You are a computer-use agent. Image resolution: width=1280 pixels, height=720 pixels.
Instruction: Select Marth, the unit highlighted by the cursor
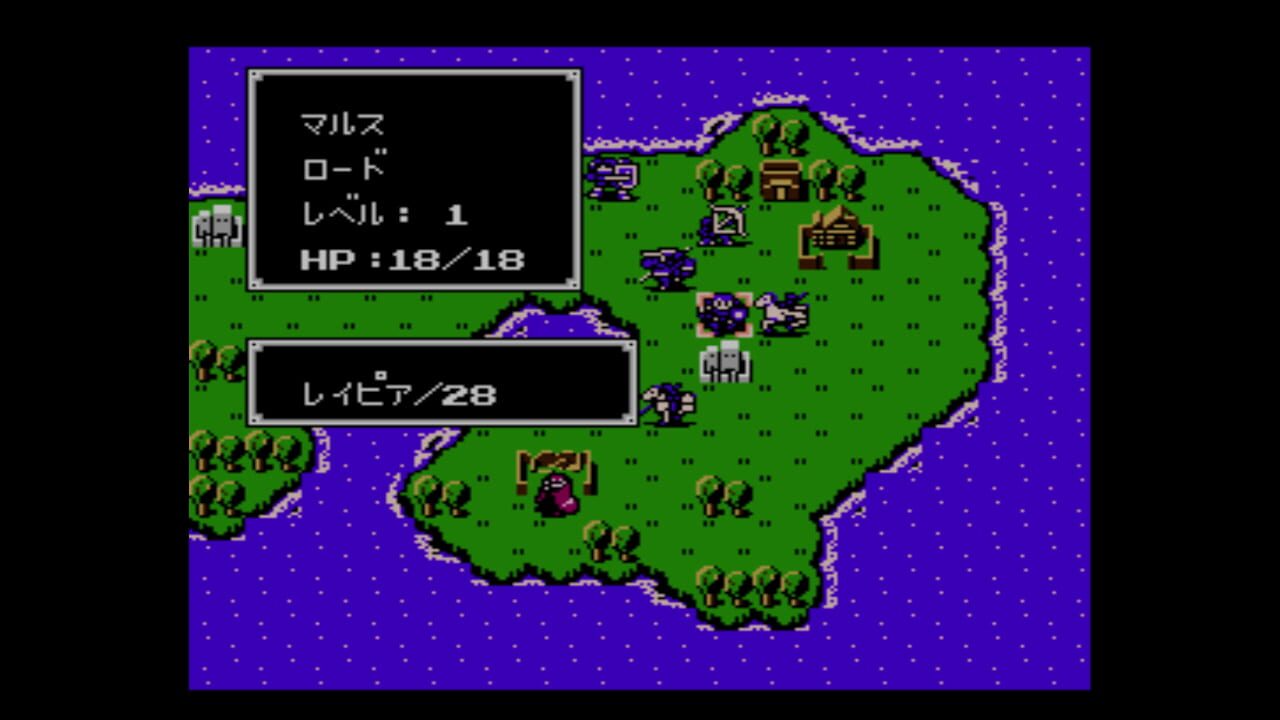[723, 313]
